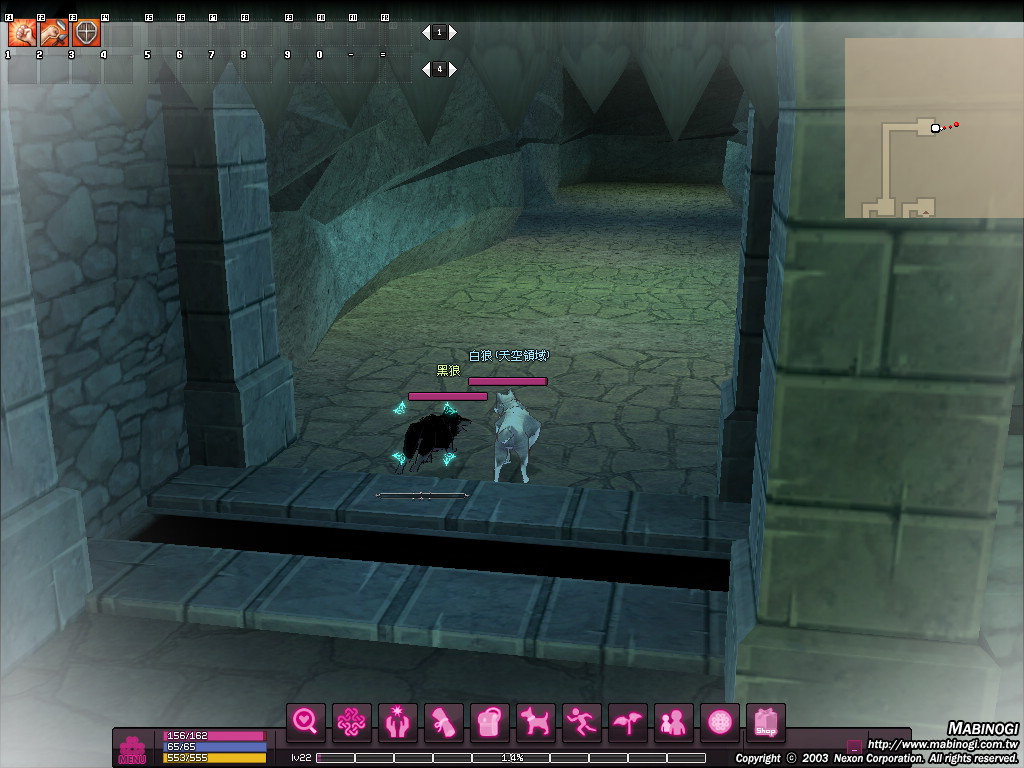This screenshot has width=1024, height=768.
Task: Open the two-people friends icon
Action: pyautogui.click(x=674, y=721)
